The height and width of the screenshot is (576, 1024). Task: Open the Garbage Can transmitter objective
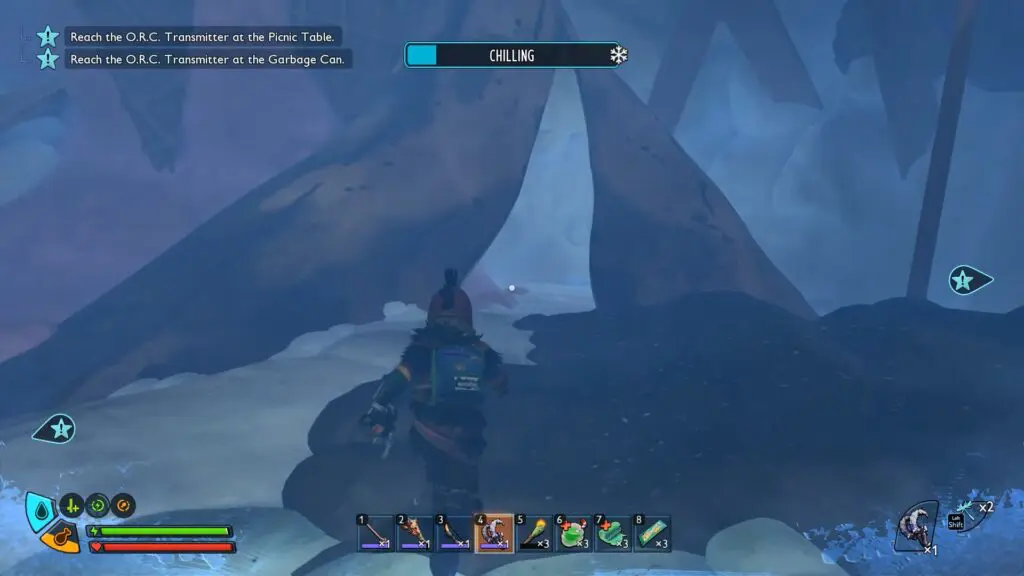208,60
